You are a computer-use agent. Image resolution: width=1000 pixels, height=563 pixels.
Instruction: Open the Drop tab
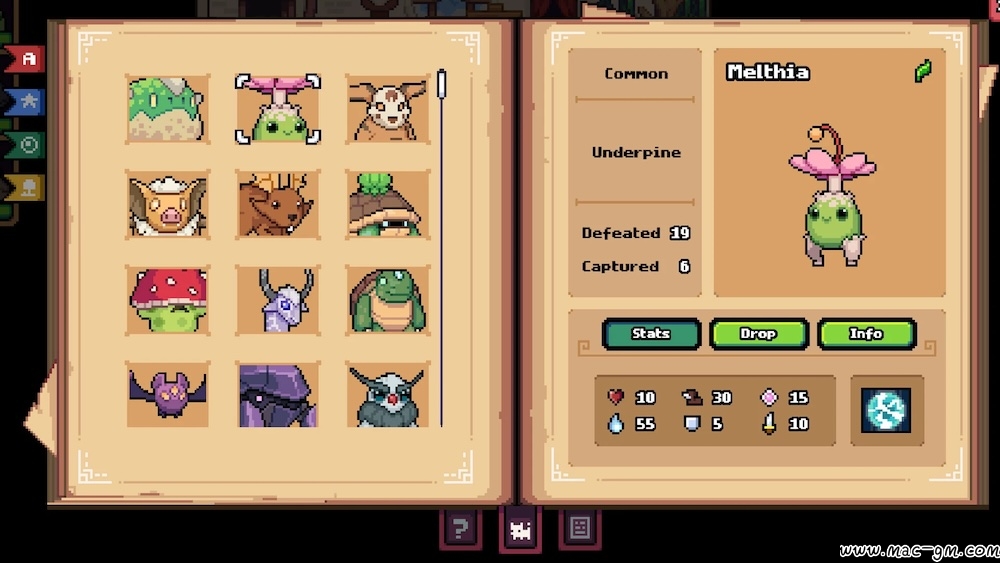(758, 334)
